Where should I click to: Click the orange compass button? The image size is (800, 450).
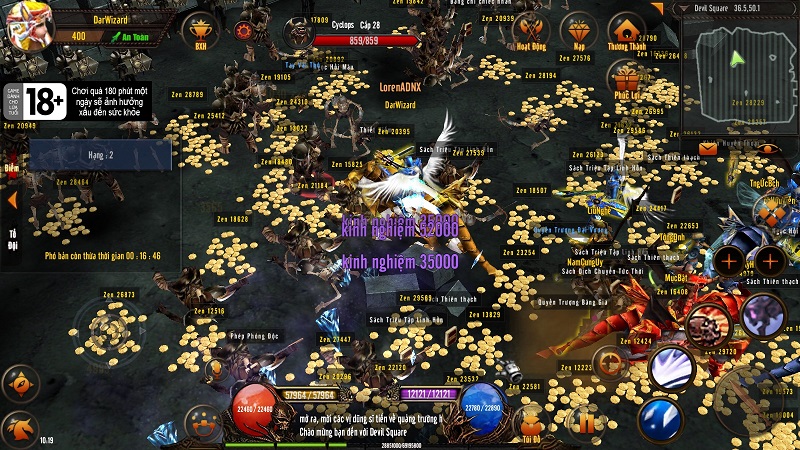point(19,384)
